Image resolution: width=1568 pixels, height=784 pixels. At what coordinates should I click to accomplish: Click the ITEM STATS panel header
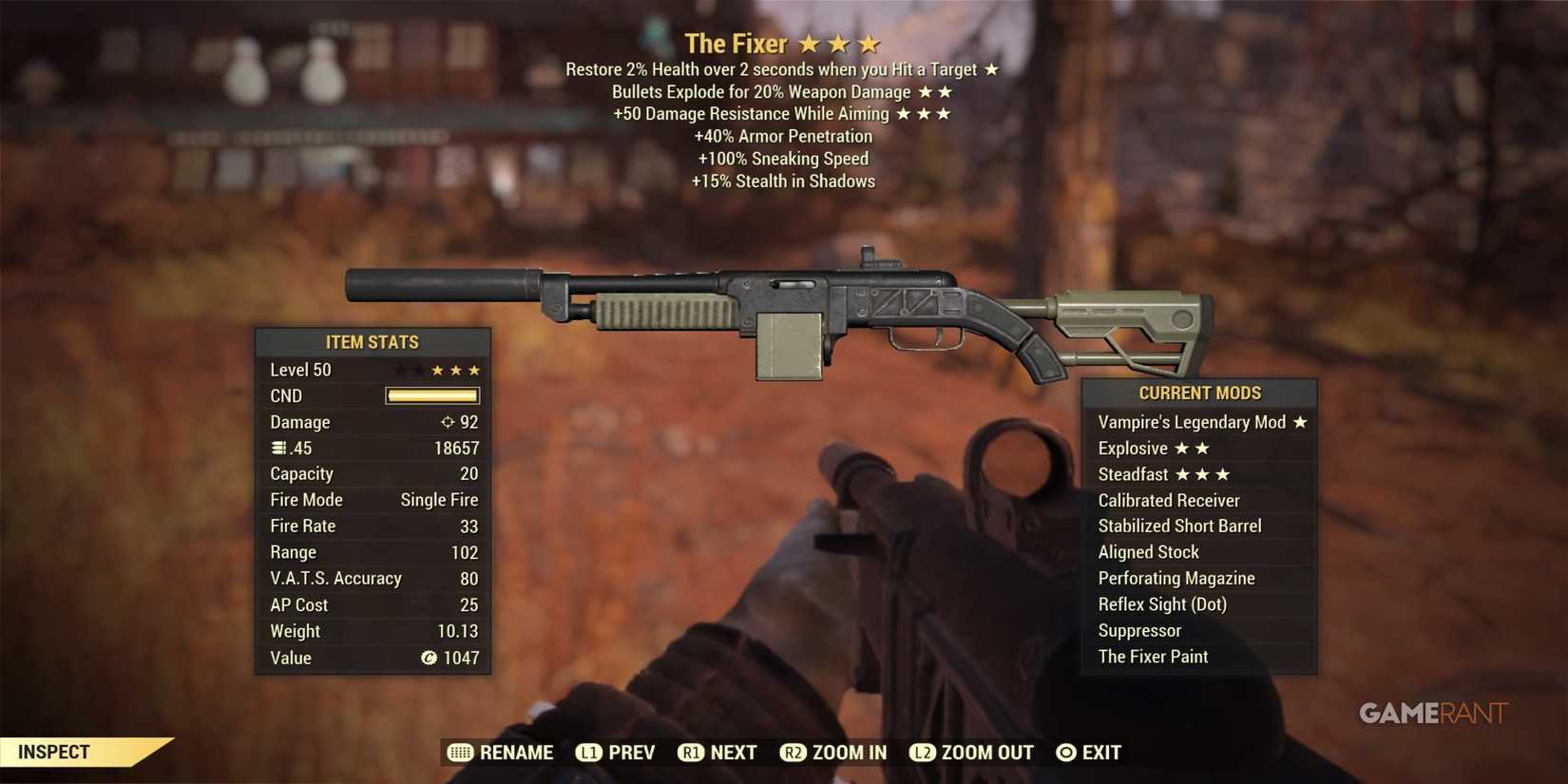coord(373,342)
